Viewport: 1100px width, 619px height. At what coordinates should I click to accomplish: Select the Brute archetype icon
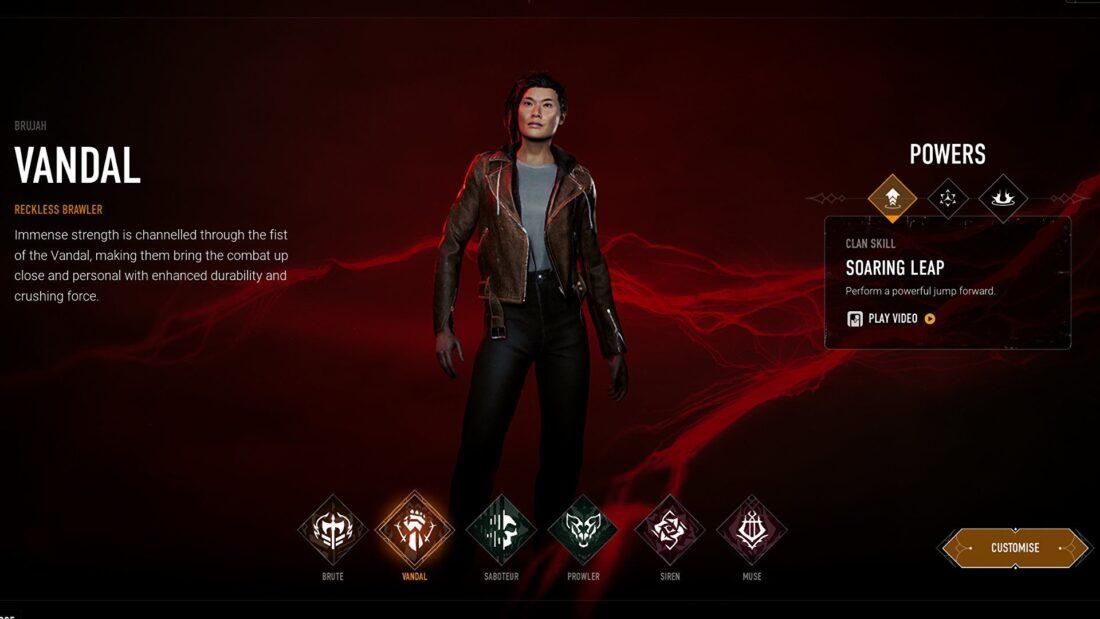pos(333,530)
